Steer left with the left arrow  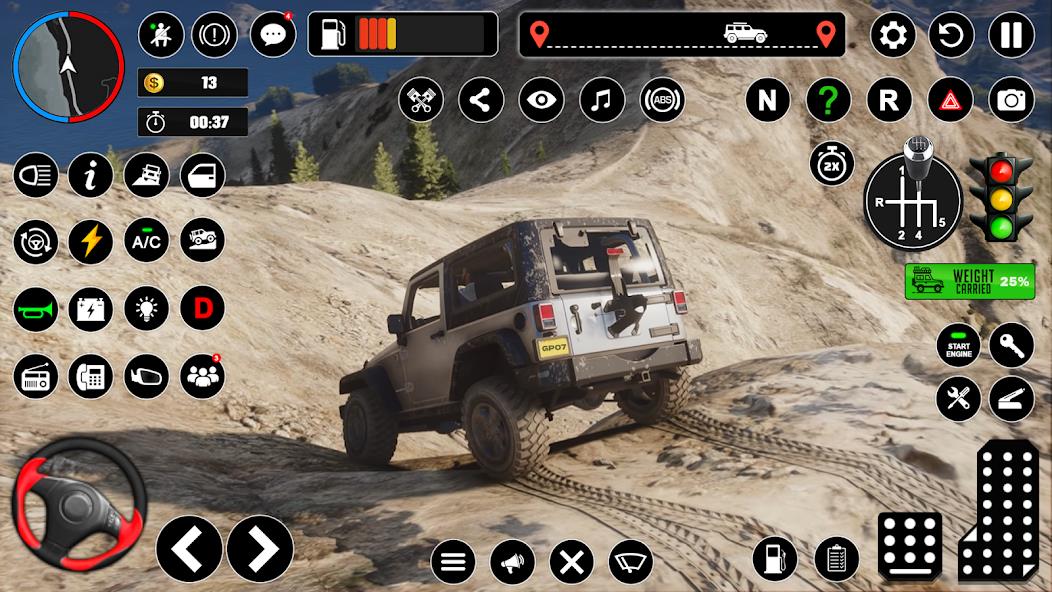[x=189, y=548]
